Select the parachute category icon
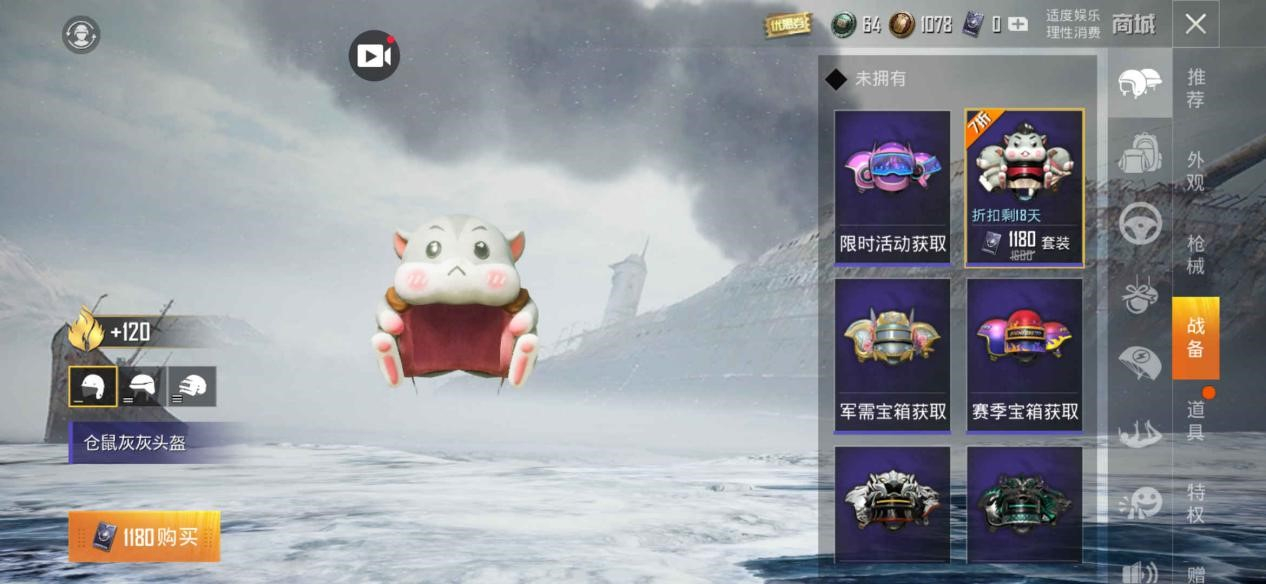This screenshot has height=584, width=1266. (1140, 362)
